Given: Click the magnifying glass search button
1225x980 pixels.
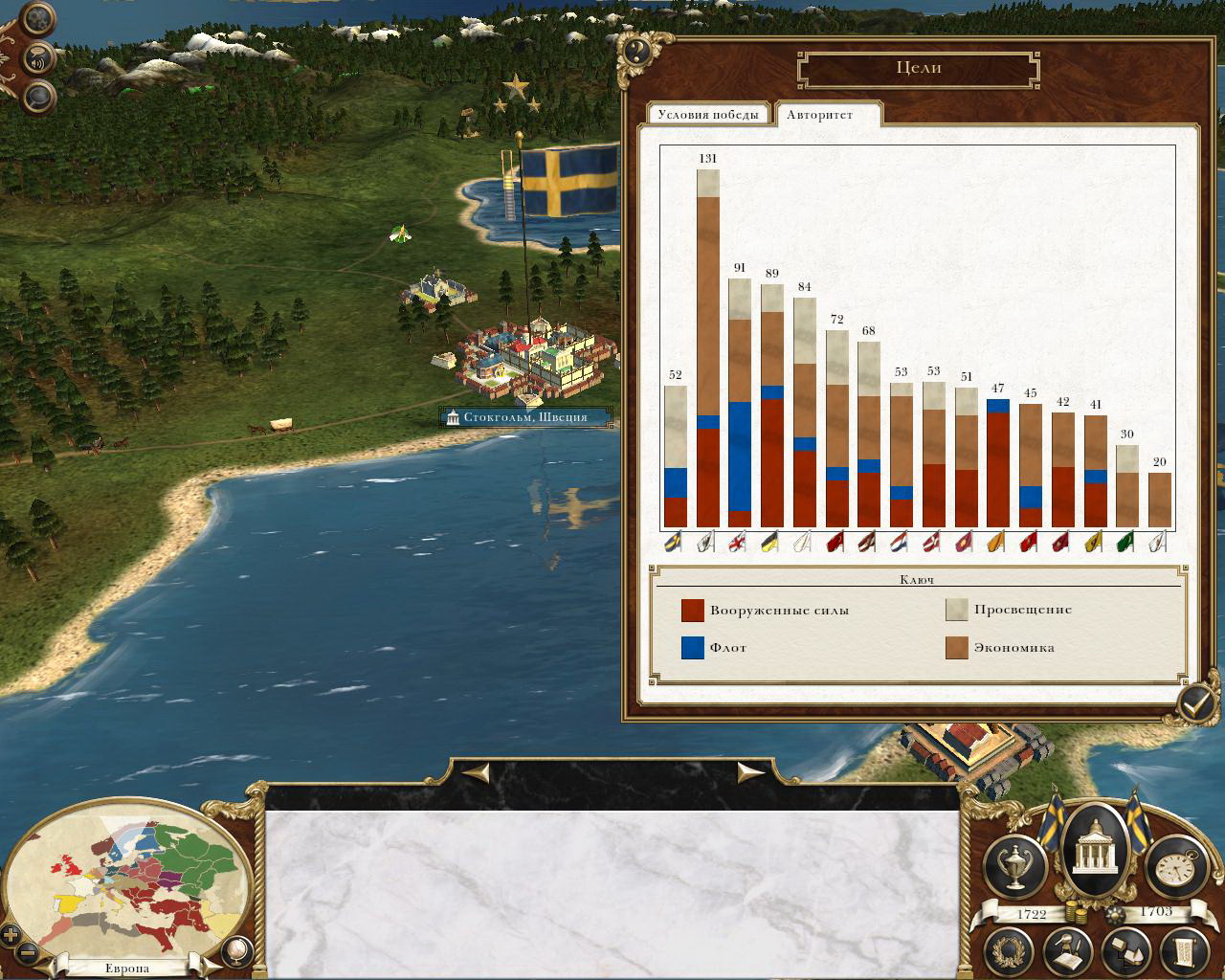Looking at the screenshot, I should [x=38, y=96].
